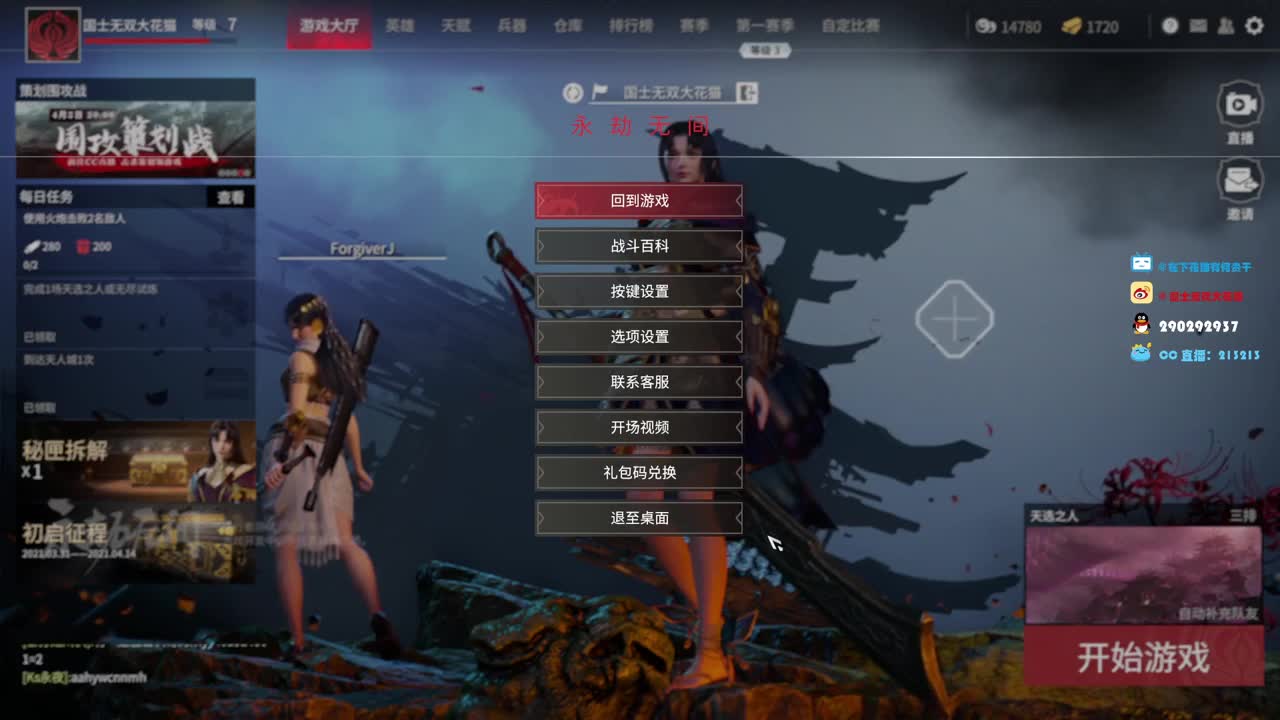Click the gold ingot currency icon showing 1720
This screenshot has width=1280, height=720.
(x=1074, y=27)
